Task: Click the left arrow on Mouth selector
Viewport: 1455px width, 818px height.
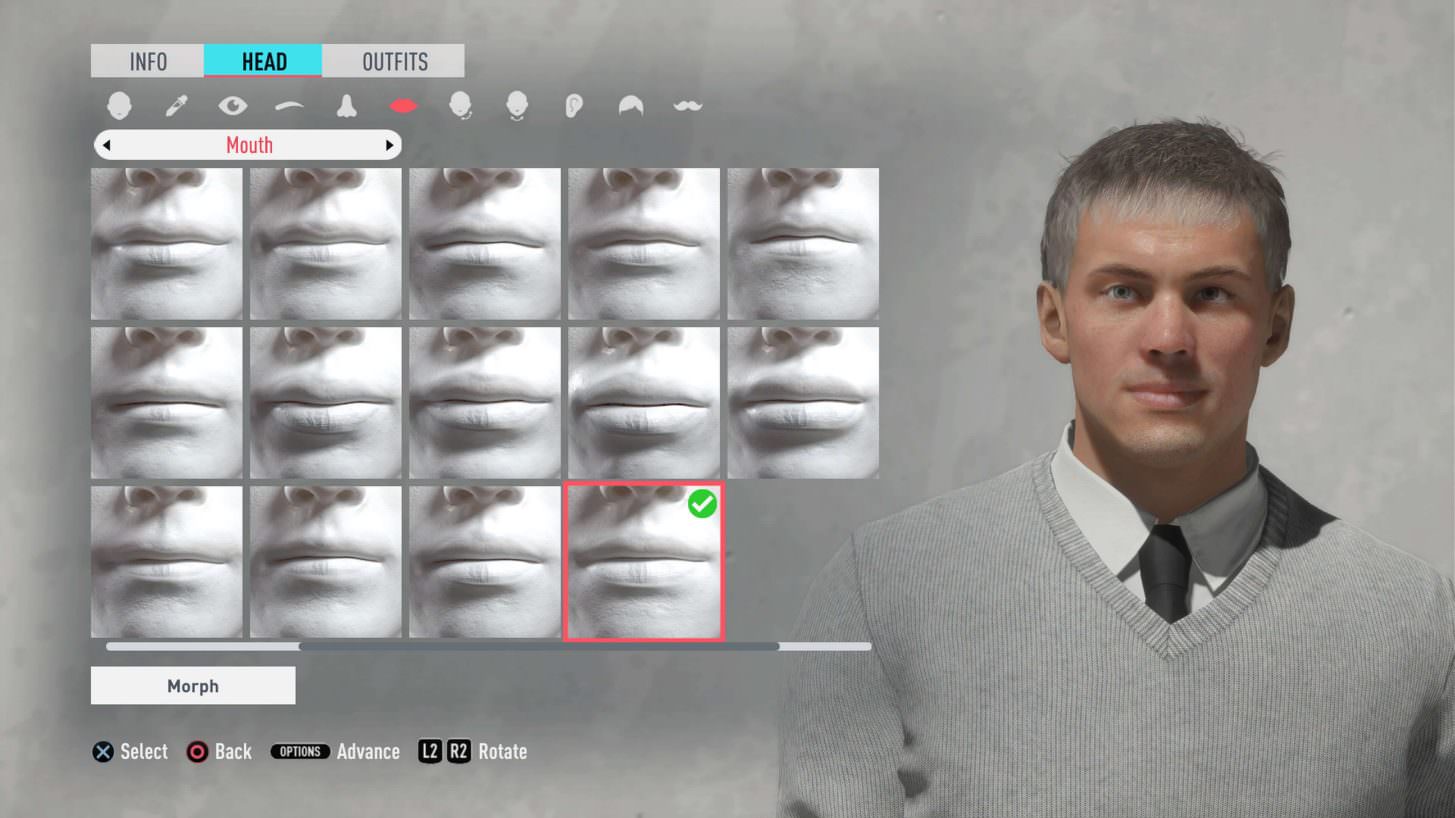Action: [x=107, y=145]
